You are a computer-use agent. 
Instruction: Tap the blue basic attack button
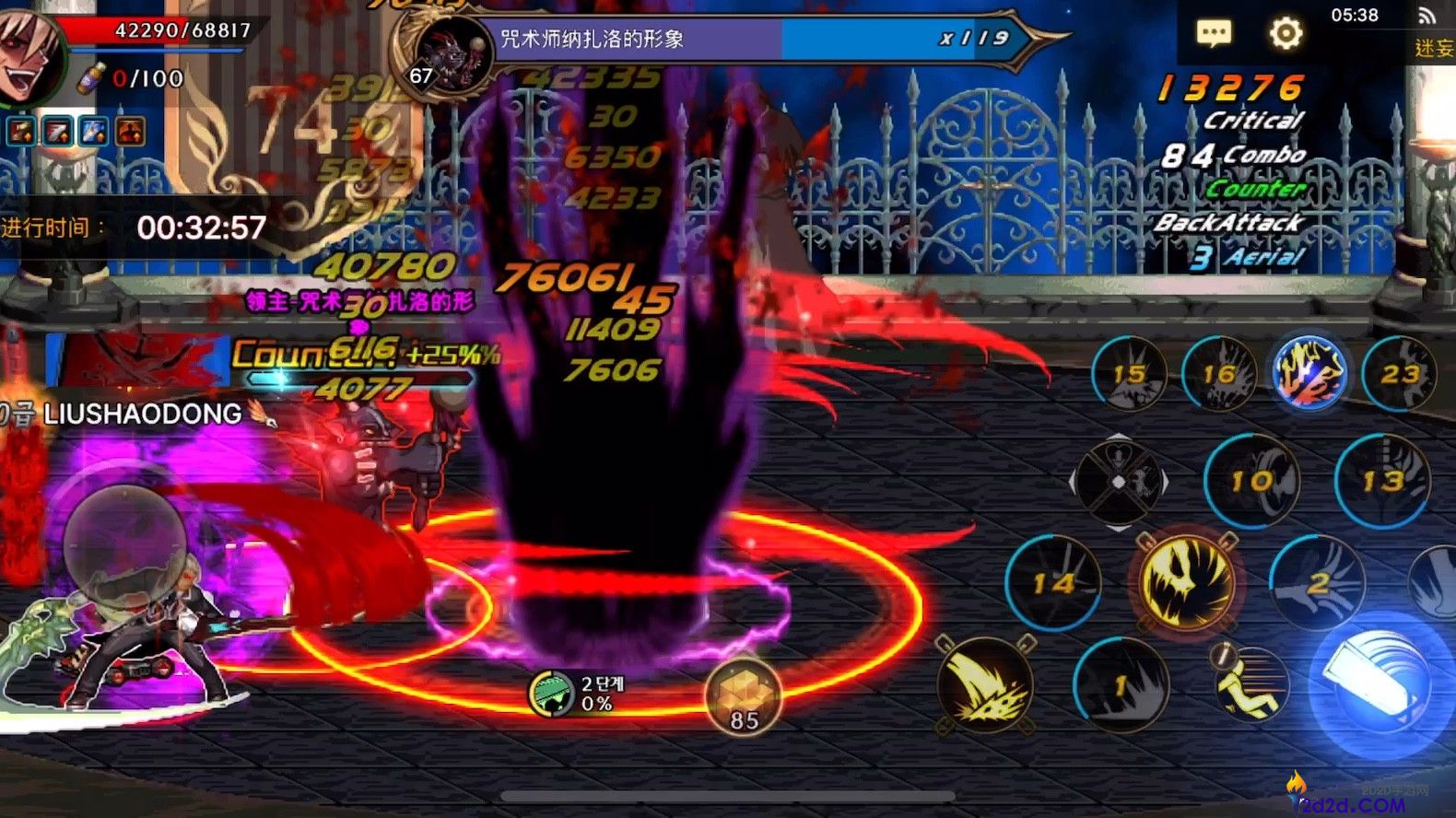[x=1380, y=684]
